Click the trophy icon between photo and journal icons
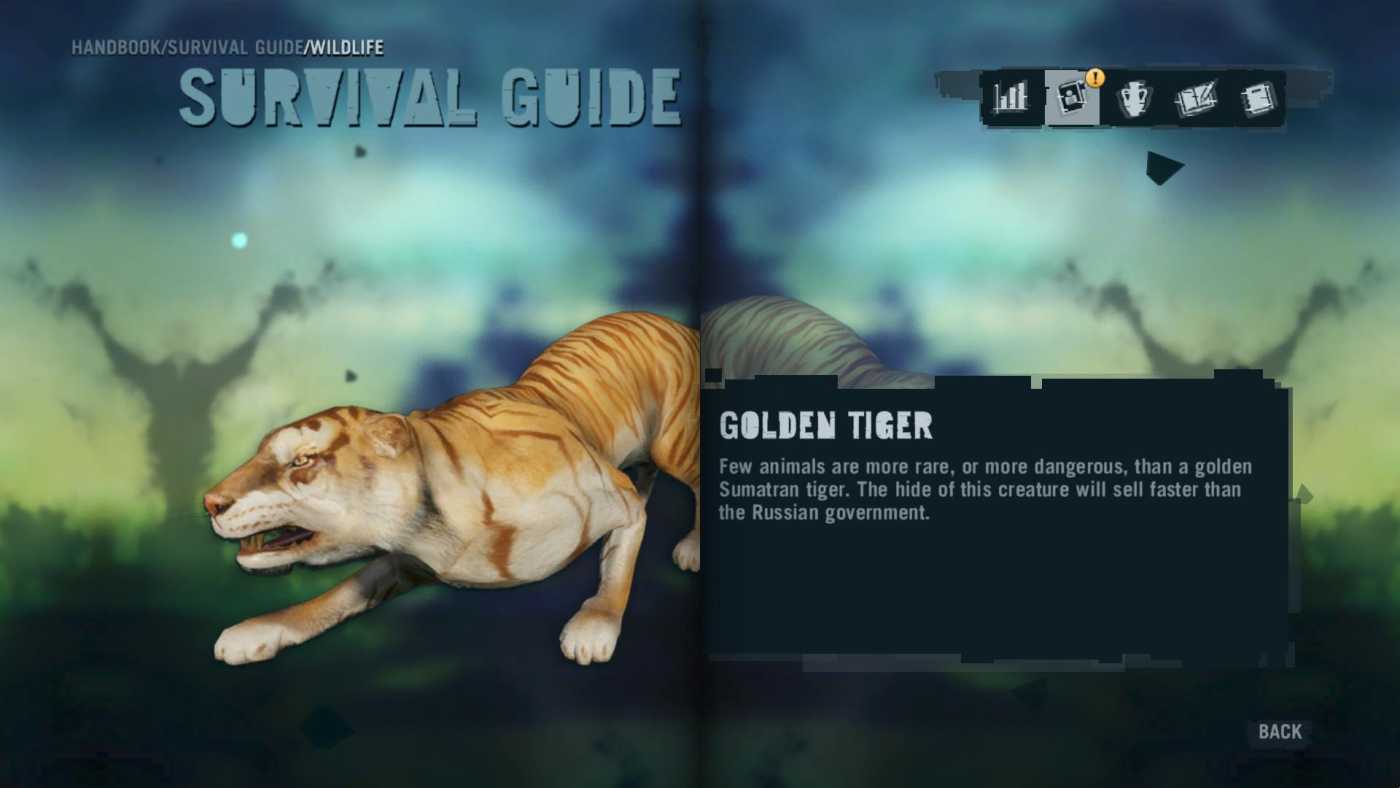 [1135, 97]
